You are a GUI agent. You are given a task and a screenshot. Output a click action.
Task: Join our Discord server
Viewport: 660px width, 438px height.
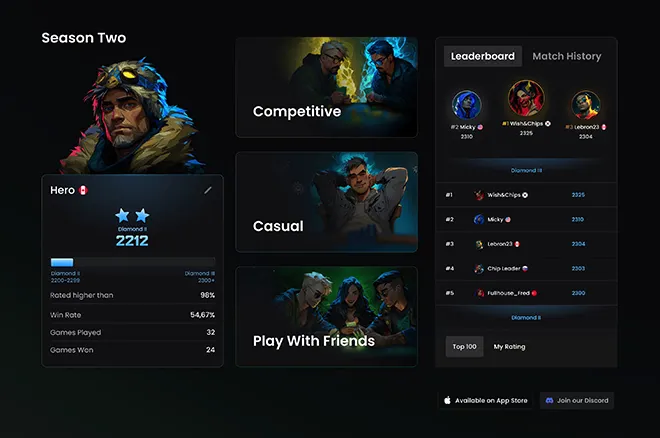[x=577, y=400]
